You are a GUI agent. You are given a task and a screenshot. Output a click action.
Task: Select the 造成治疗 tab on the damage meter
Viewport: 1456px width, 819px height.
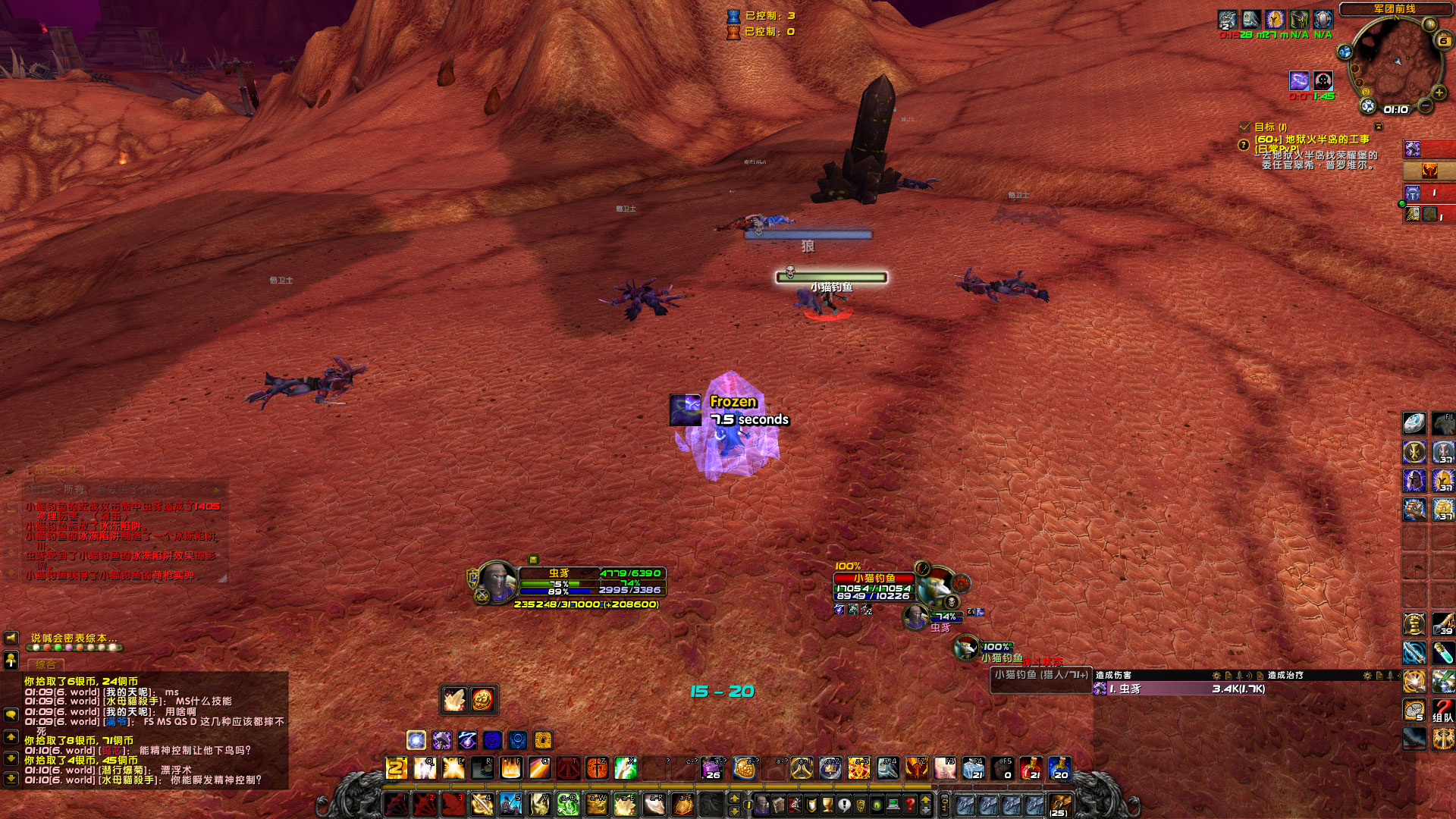pyautogui.click(x=1284, y=675)
